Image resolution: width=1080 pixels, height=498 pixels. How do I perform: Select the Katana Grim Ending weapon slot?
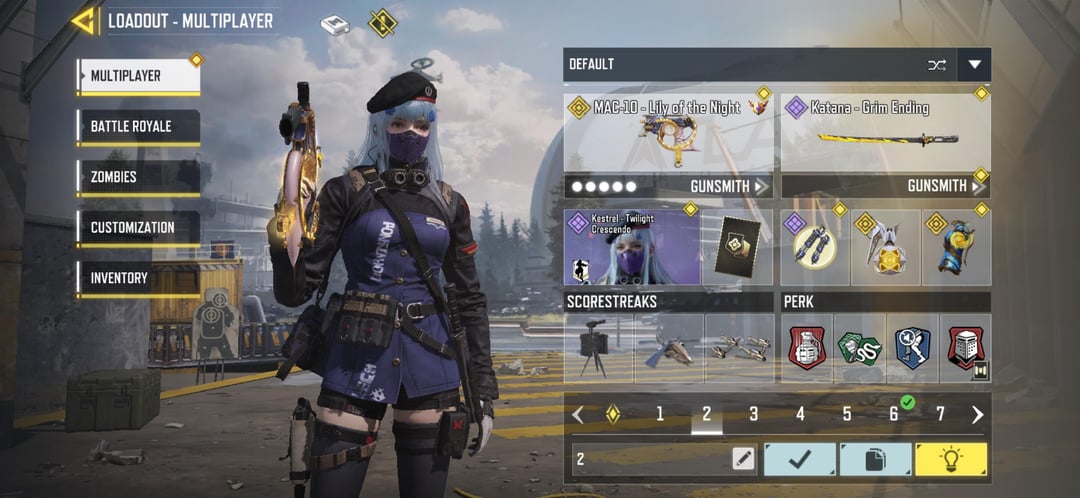885,132
